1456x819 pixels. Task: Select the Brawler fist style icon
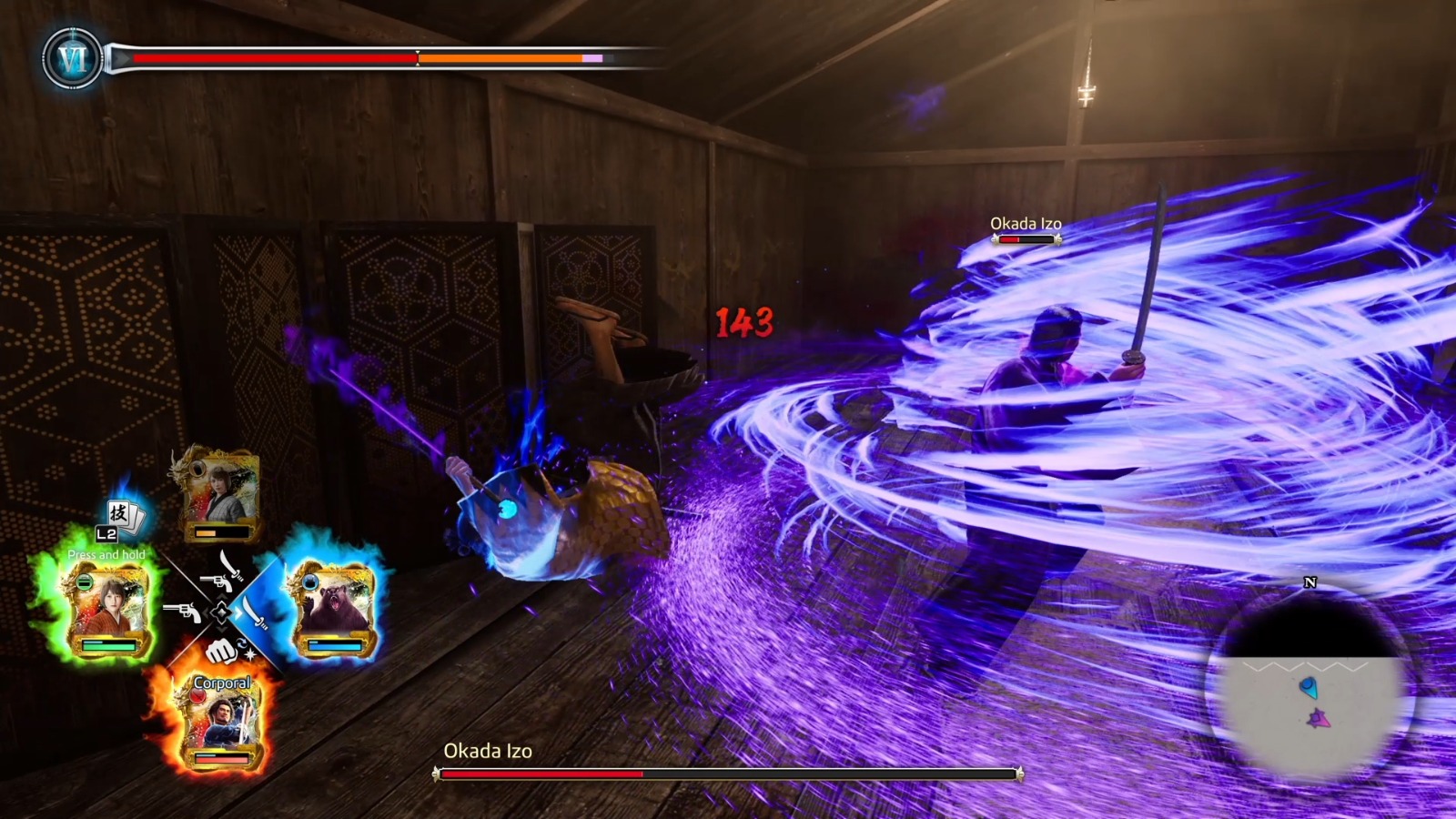point(220,653)
